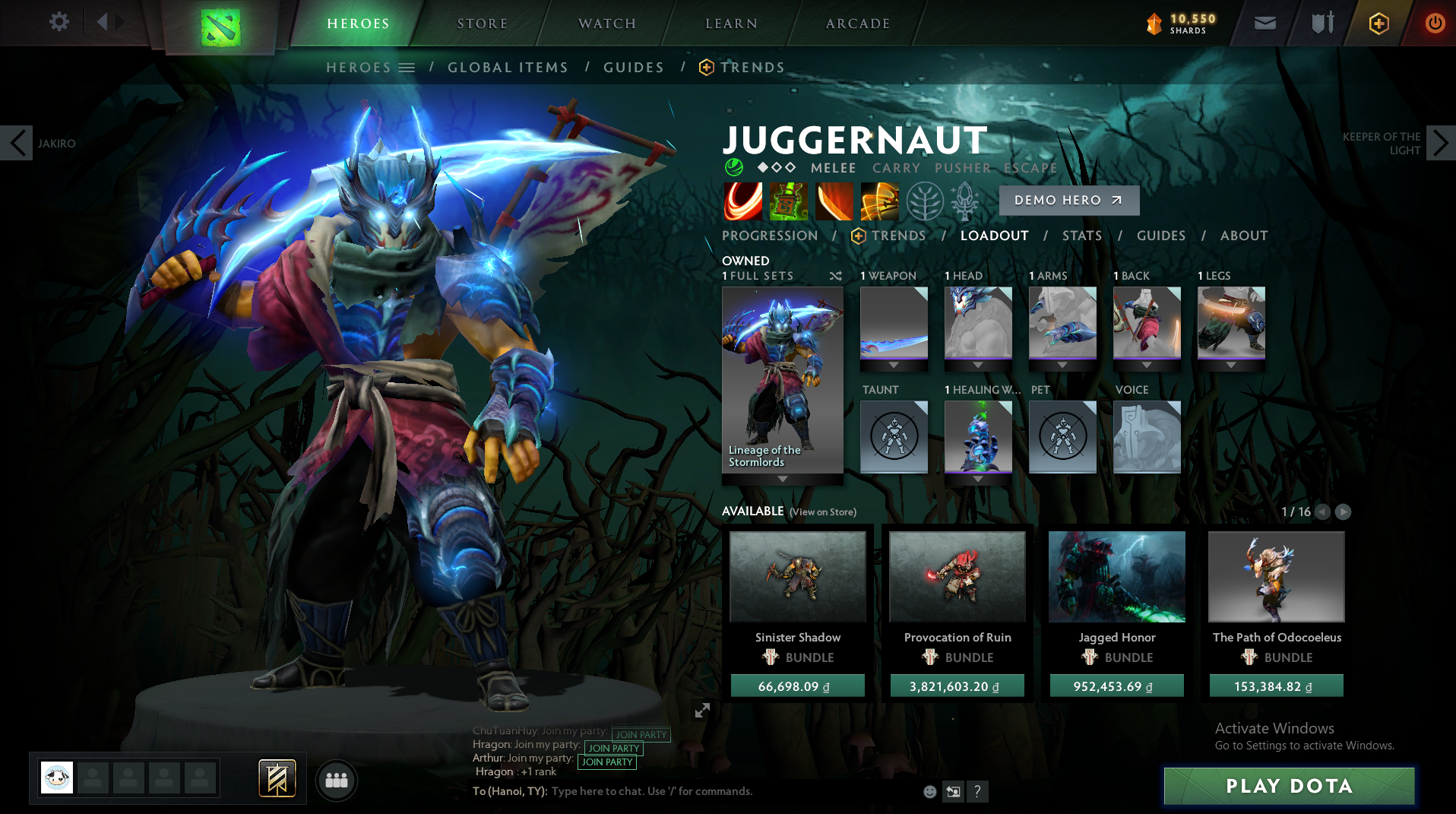The image size is (1456, 814).
Task: Toggle the shuffle icon next to FULL SETS
Action: point(836,277)
